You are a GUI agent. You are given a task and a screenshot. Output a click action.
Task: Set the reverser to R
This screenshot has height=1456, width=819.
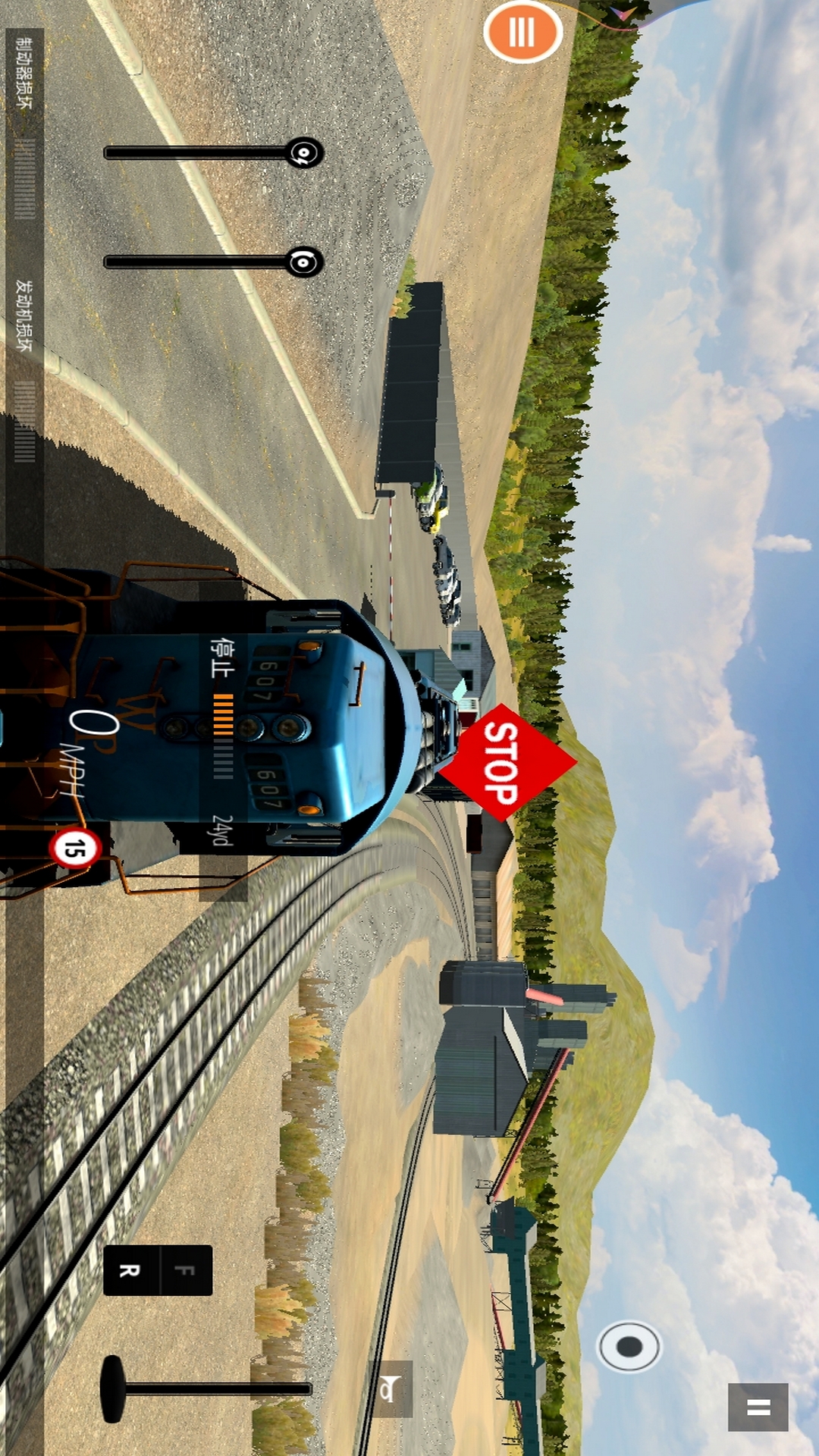[130, 1270]
